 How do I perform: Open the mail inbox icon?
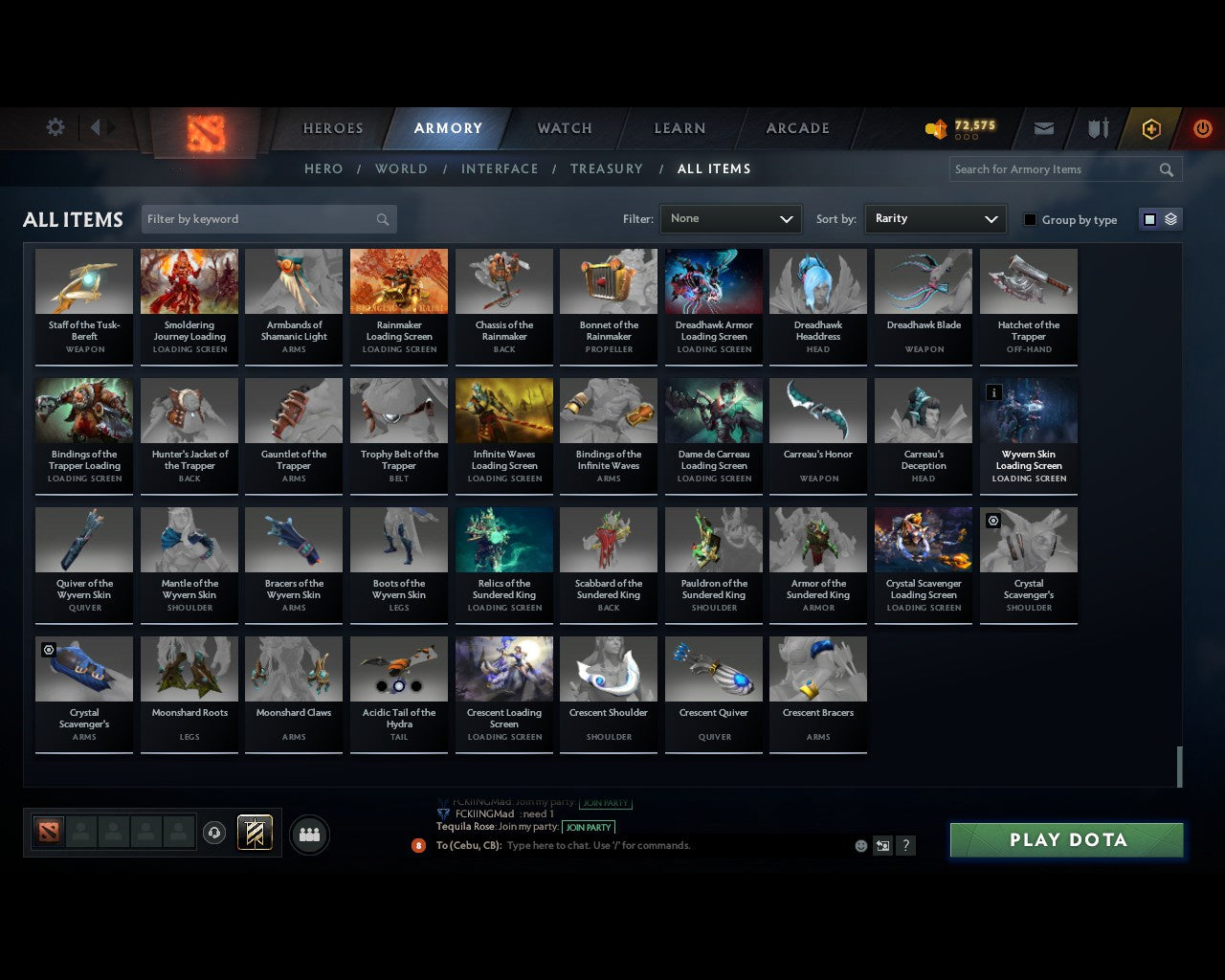pos(1043,128)
